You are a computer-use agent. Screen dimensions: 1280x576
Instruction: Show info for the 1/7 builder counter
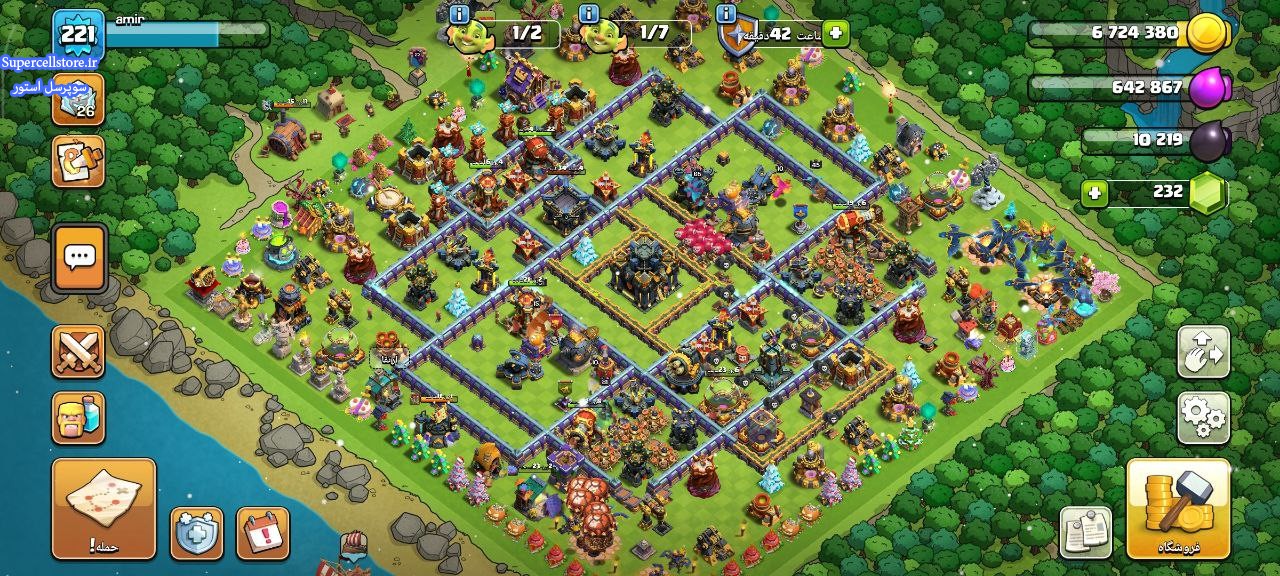click(589, 14)
